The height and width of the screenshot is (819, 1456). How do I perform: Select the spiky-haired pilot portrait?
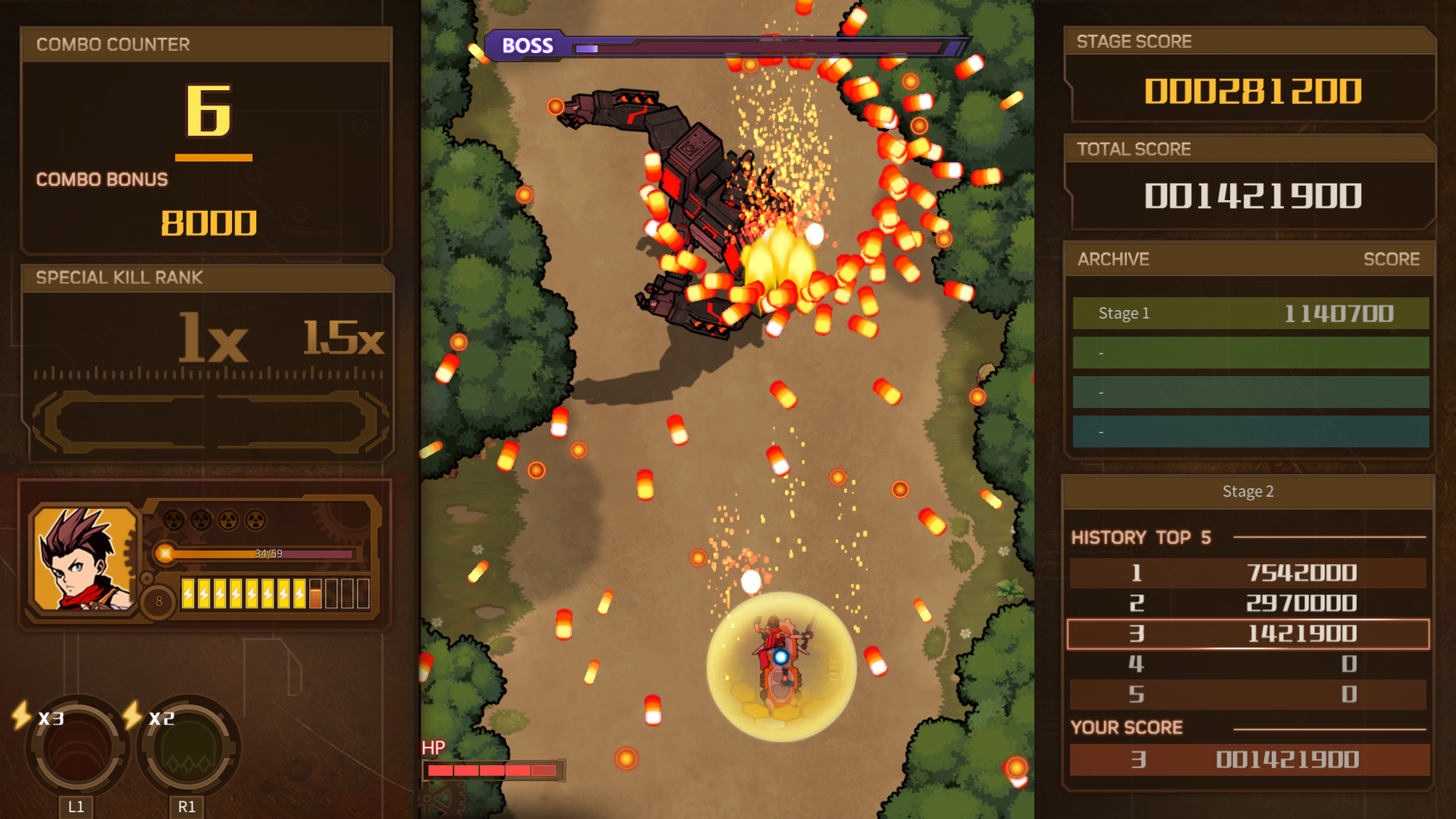pos(85,559)
